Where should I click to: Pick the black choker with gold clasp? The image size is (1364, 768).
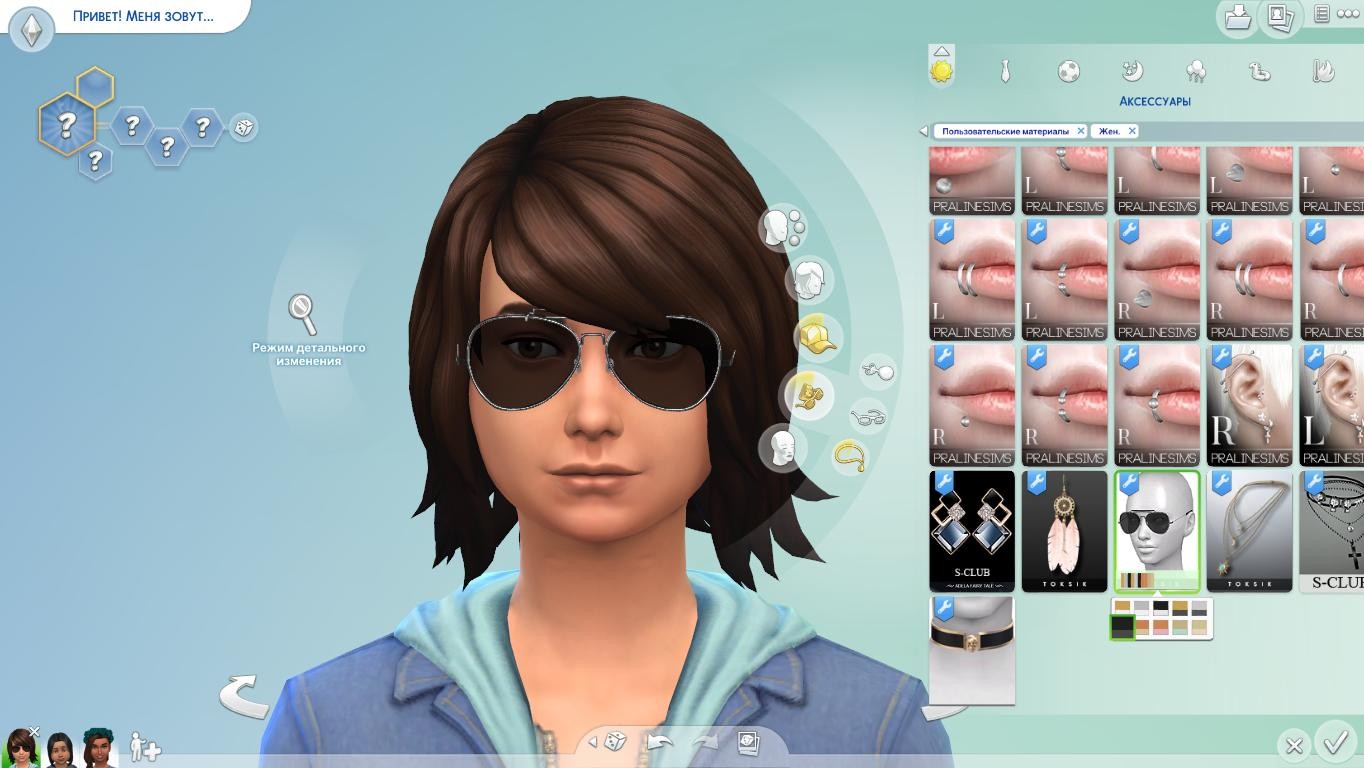[972, 650]
